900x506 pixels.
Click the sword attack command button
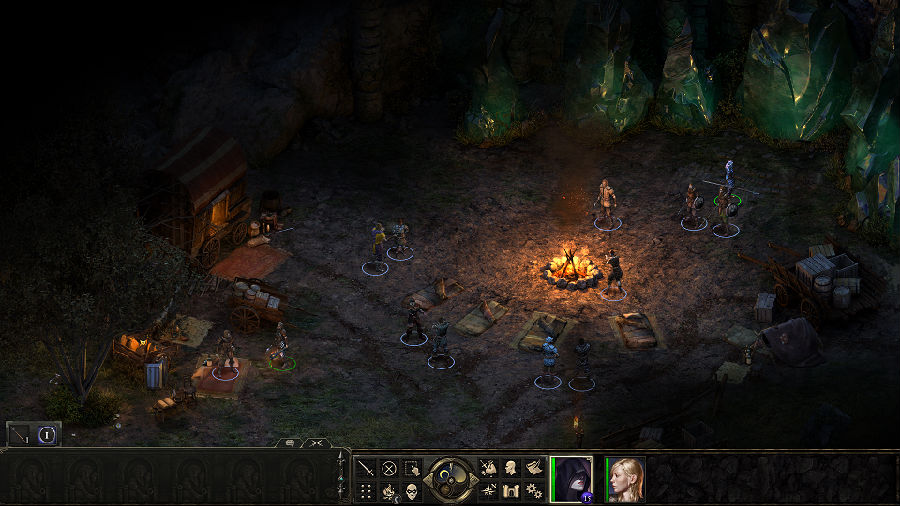(366, 467)
